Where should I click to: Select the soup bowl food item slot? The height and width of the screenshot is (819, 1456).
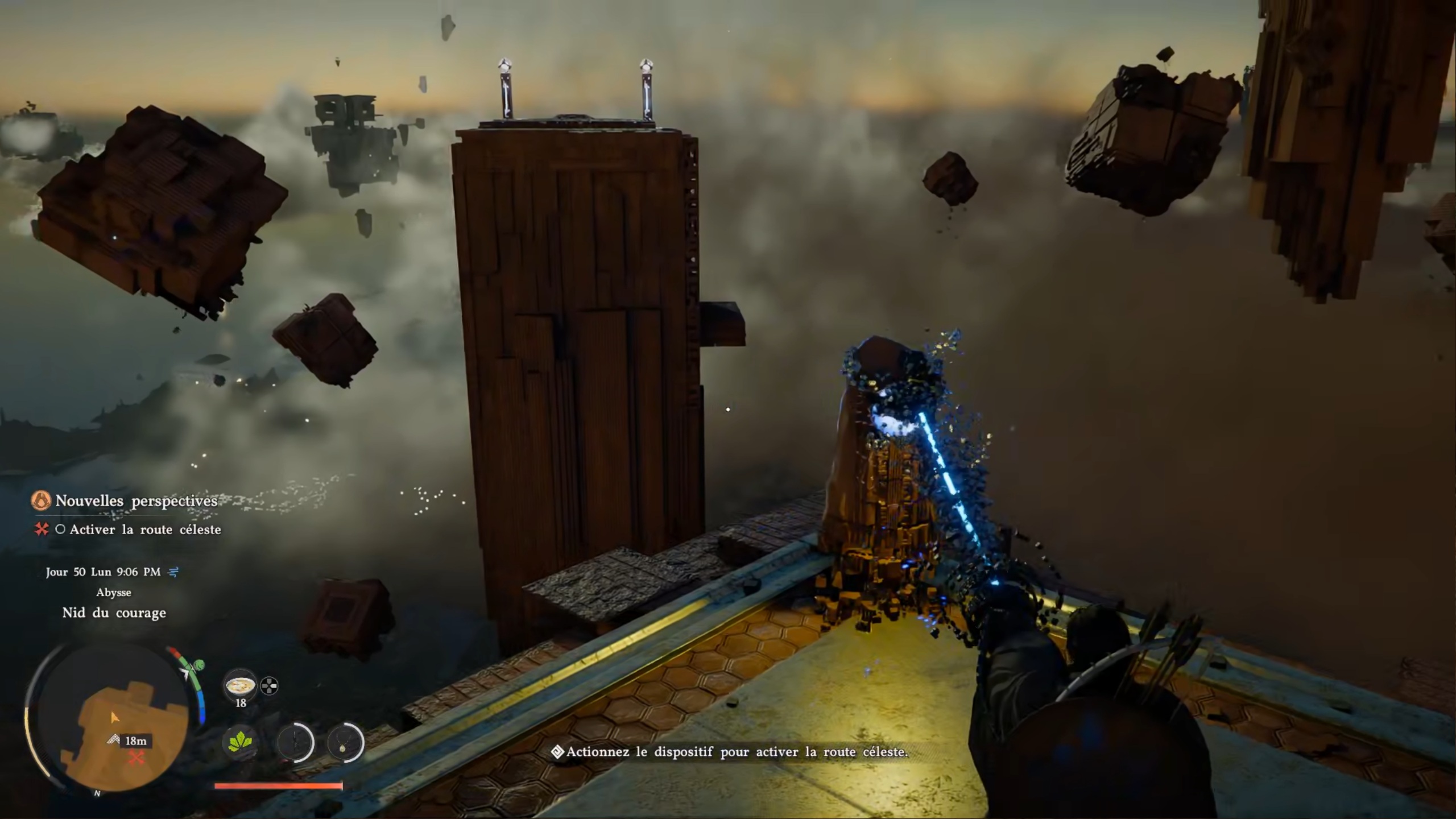point(241,686)
